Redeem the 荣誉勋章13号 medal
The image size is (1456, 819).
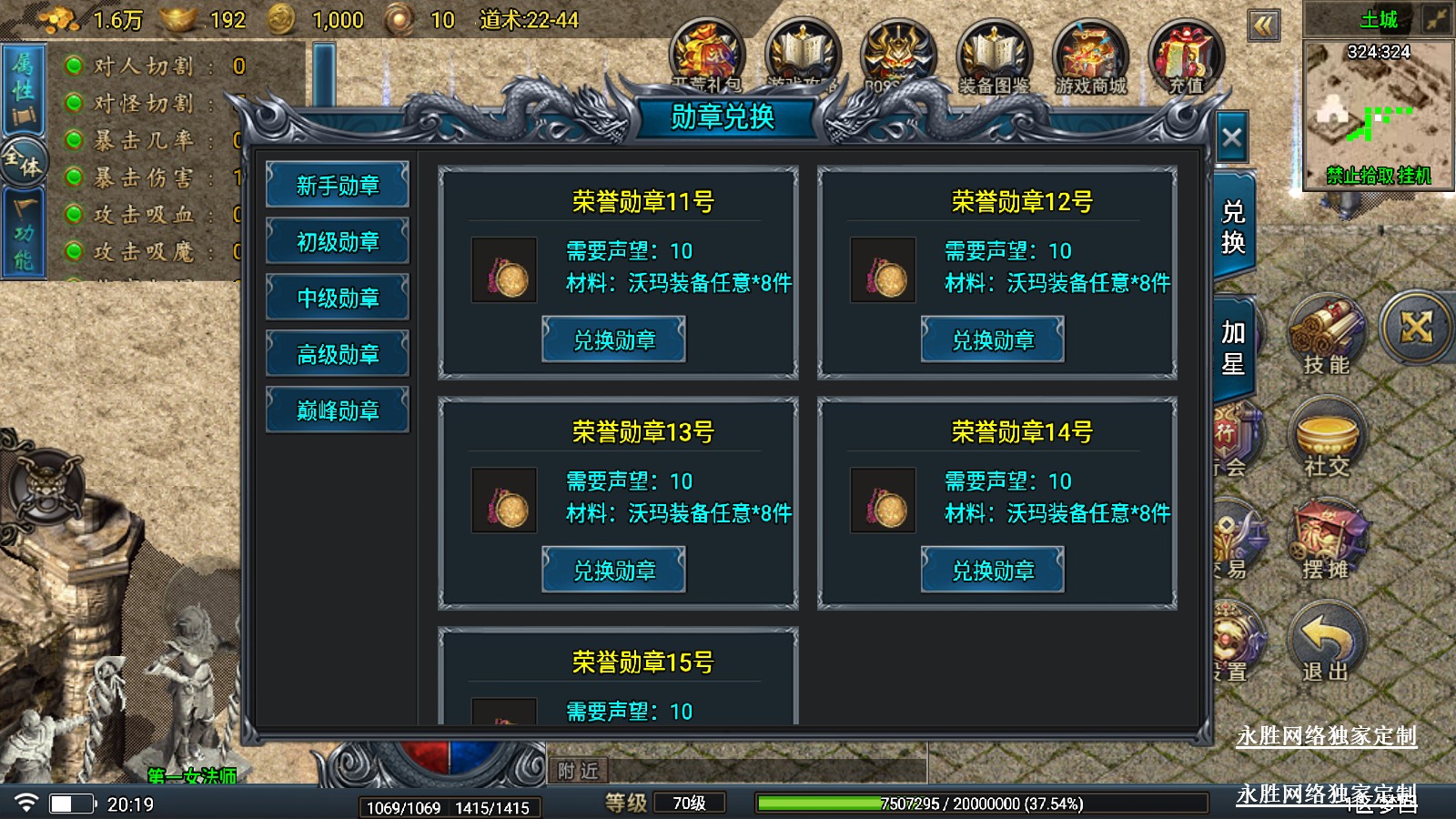[614, 571]
